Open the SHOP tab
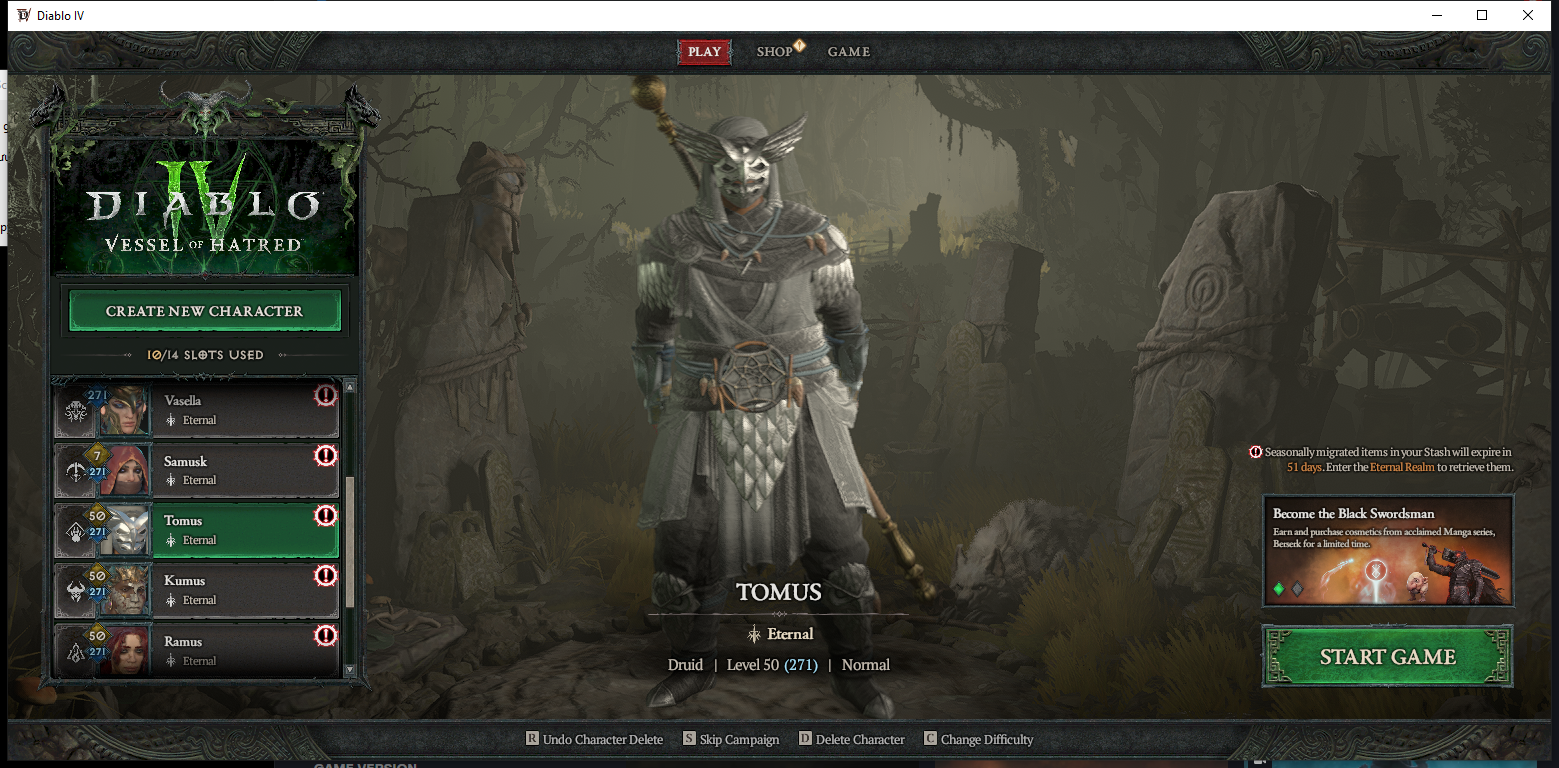The height and width of the screenshot is (768, 1559). (x=775, y=52)
